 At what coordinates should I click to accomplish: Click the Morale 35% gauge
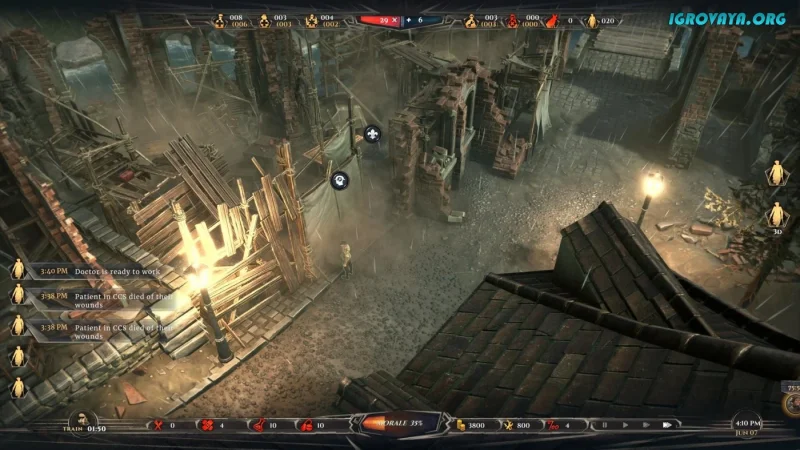pyautogui.click(x=400, y=424)
